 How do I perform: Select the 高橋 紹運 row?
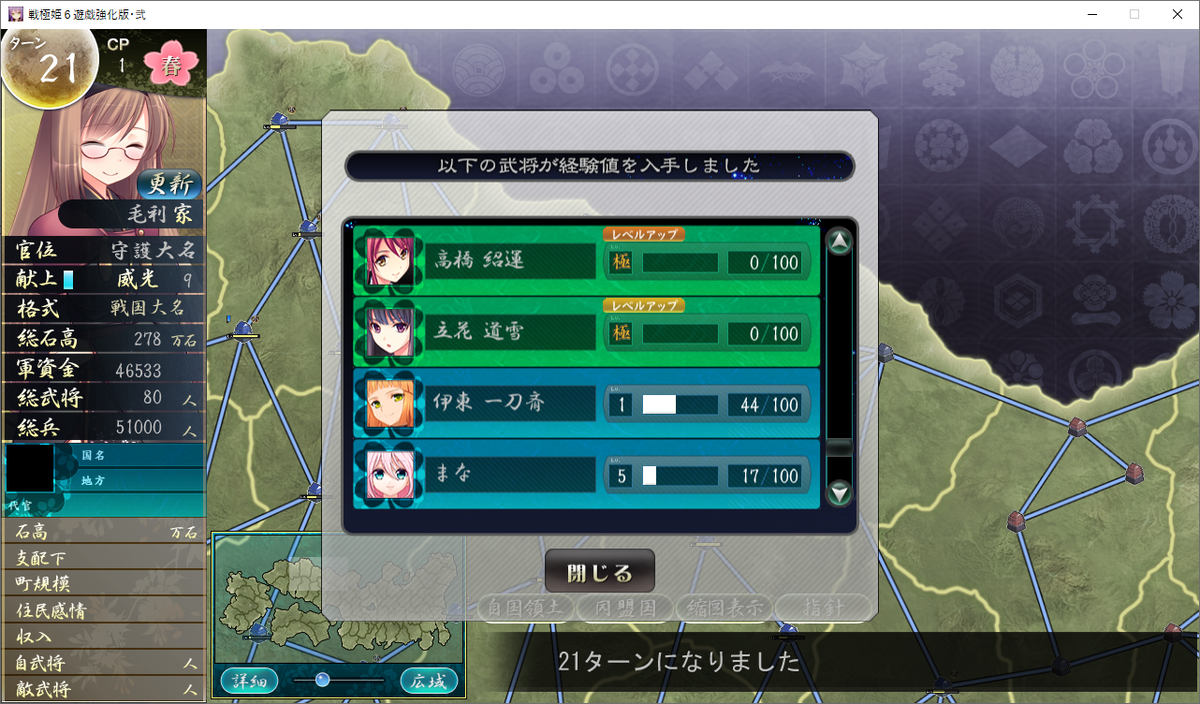[587, 262]
